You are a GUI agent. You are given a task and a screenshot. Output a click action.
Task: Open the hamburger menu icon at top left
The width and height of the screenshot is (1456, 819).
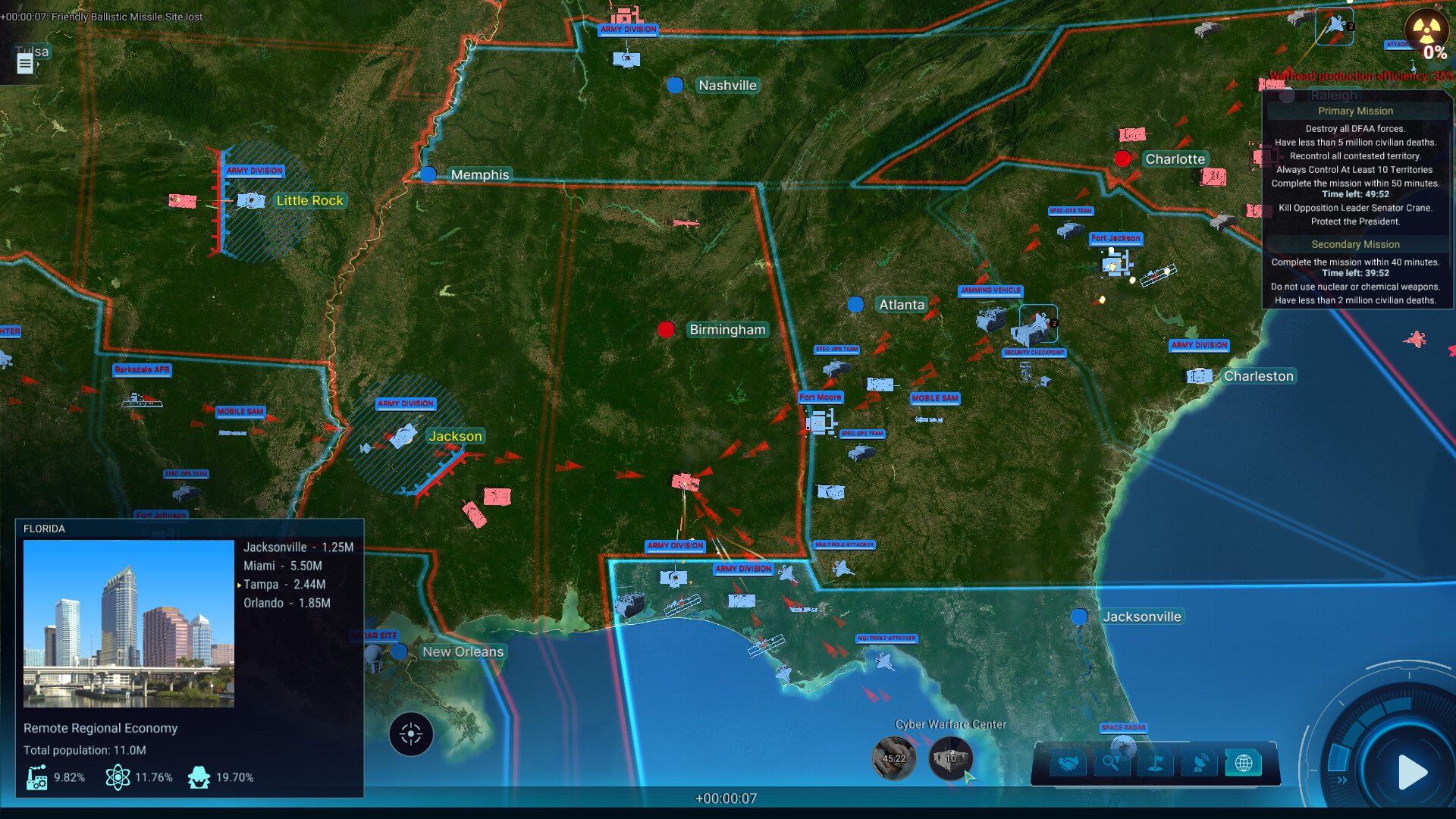(x=24, y=64)
